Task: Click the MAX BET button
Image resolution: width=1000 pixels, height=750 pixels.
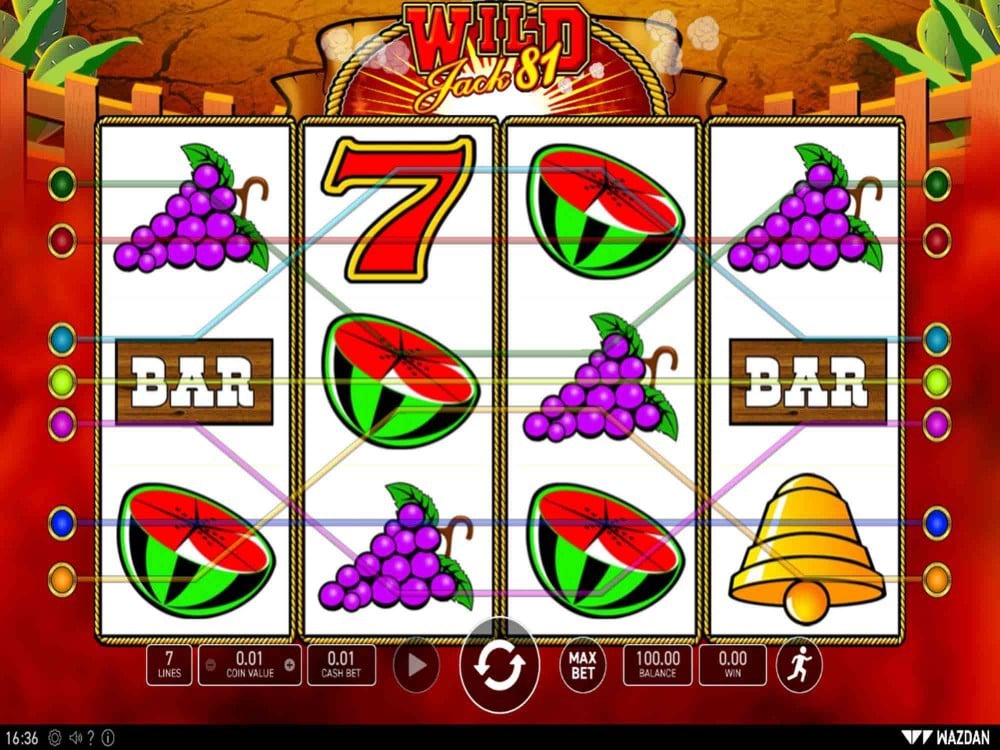Action: coord(583,665)
